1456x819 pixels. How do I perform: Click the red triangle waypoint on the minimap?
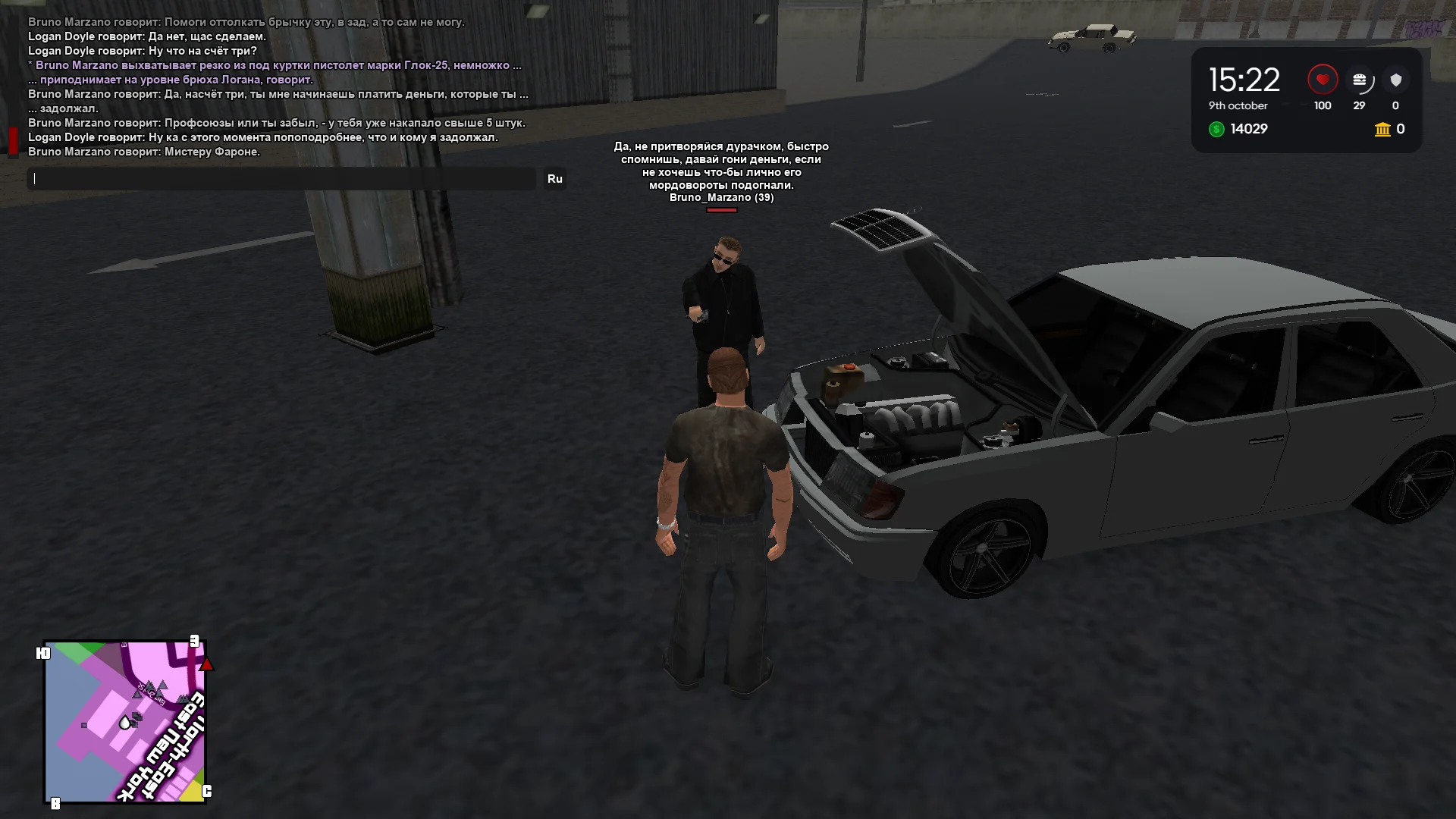tap(206, 664)
